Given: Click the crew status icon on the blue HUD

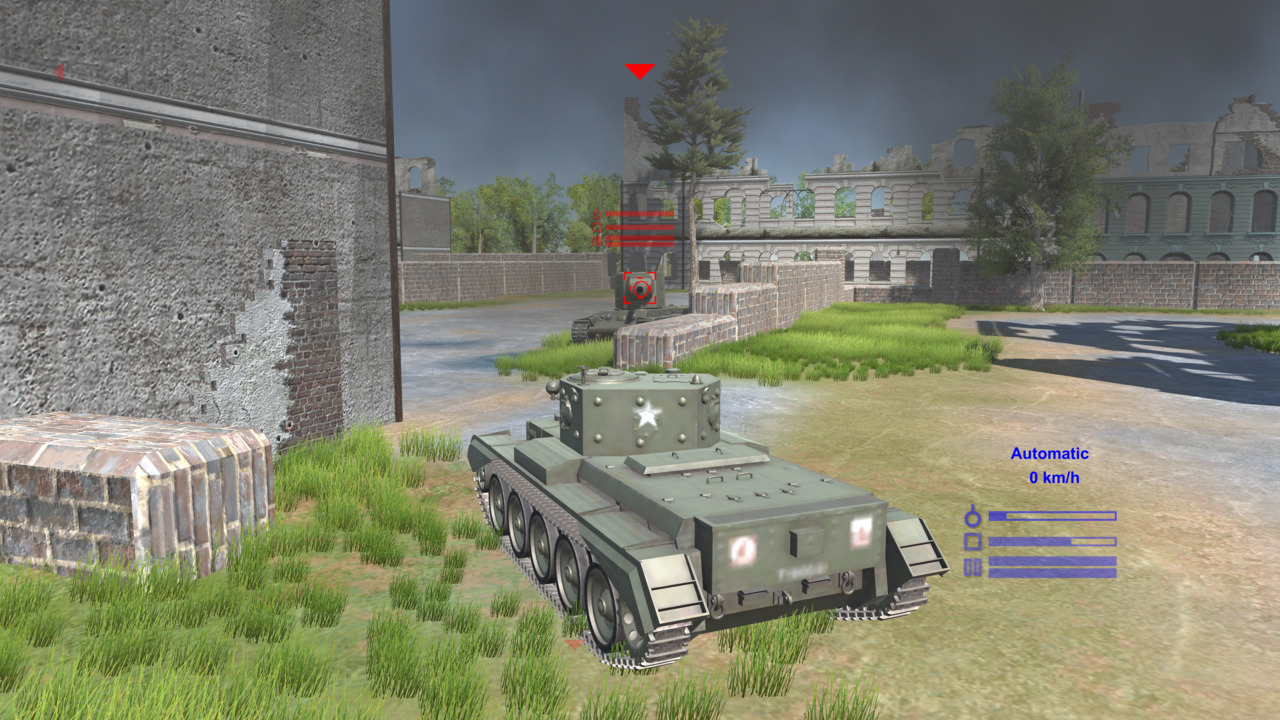Looking at the screenshot, I should (x=972, y=516).
